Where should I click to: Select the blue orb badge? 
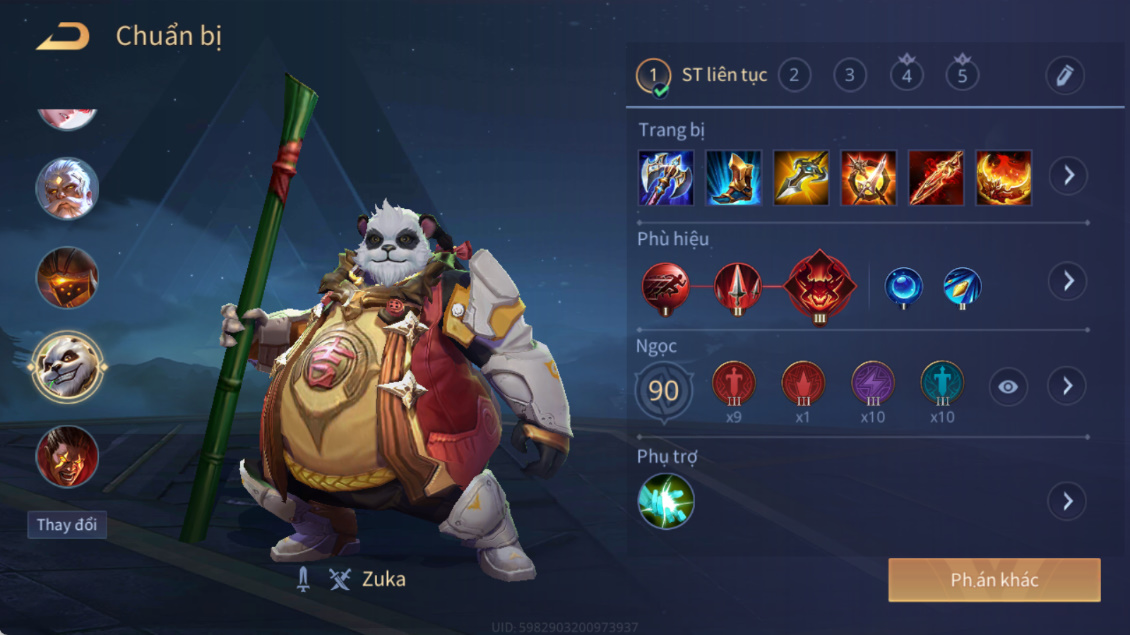pos(903,286)
